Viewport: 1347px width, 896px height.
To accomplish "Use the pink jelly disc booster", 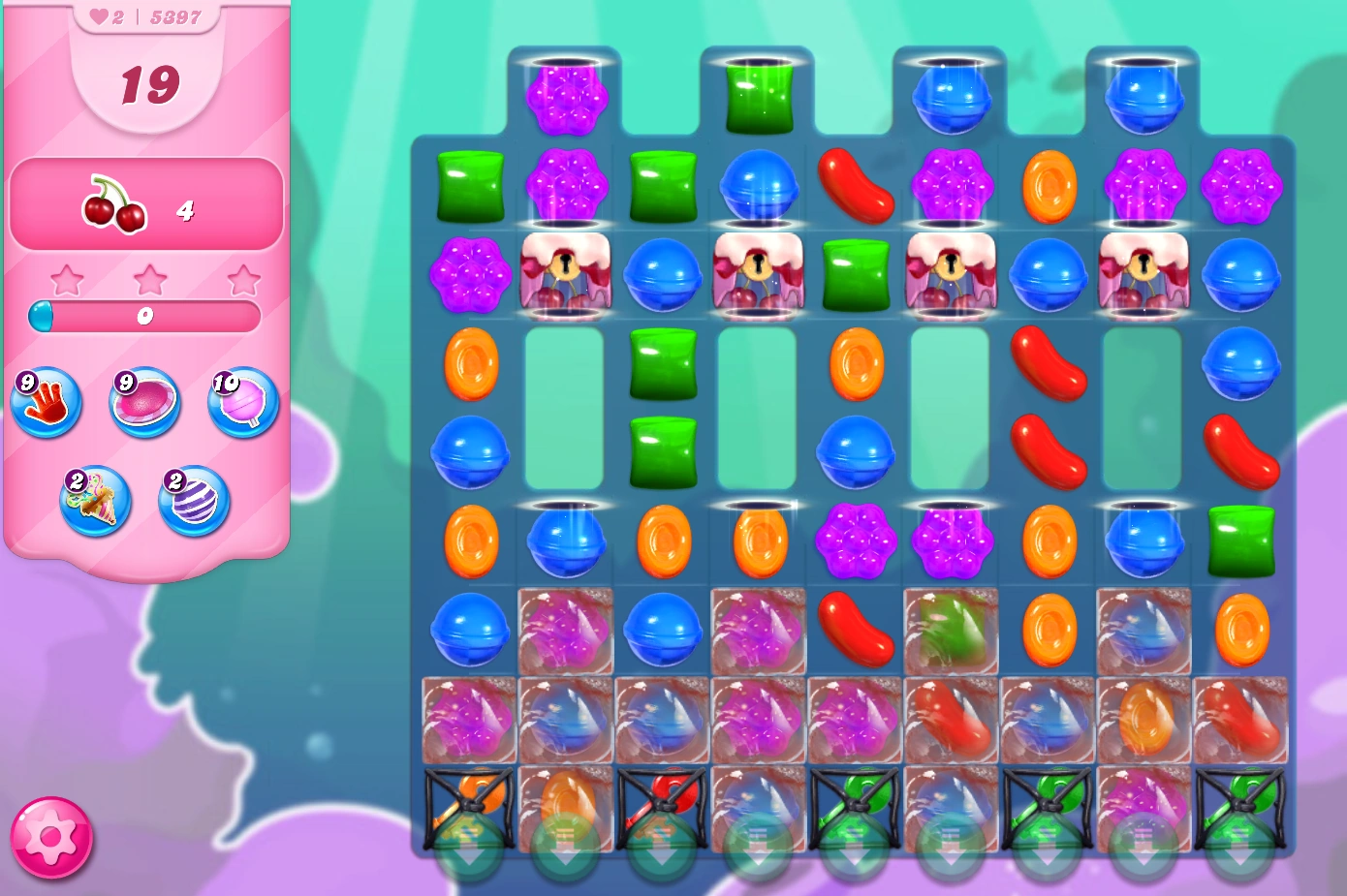I will 143,403.
